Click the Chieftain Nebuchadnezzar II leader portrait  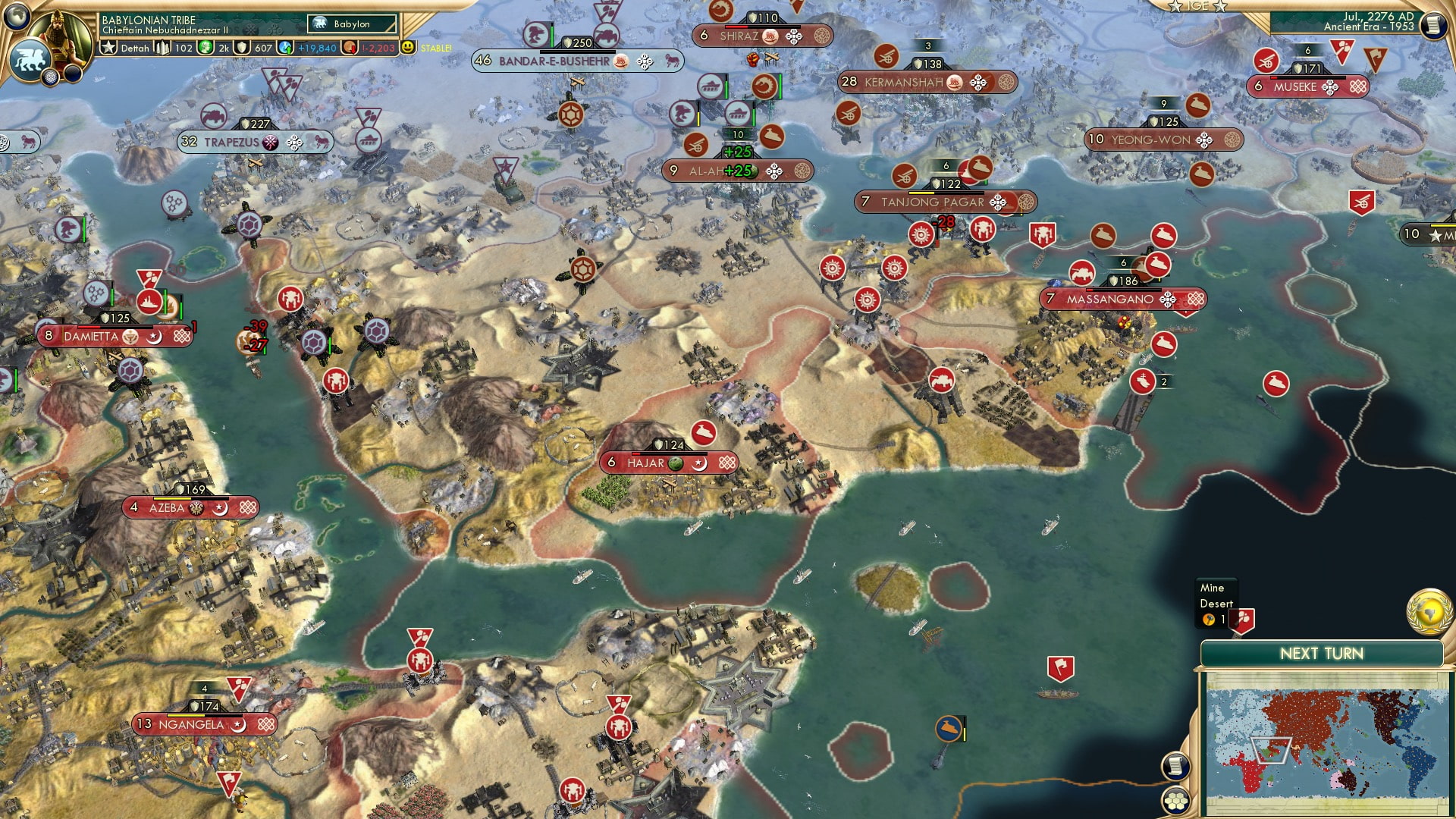(x=61, y=34)
